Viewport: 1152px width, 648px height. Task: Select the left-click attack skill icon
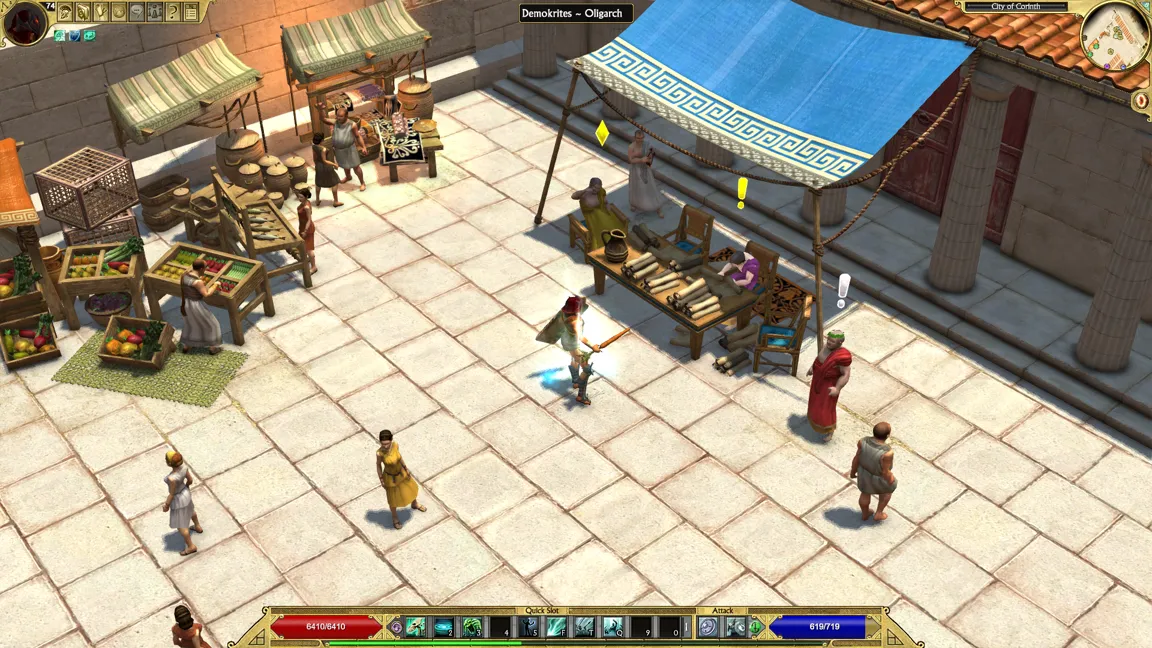pyautogui.click(x=709, y=628)
